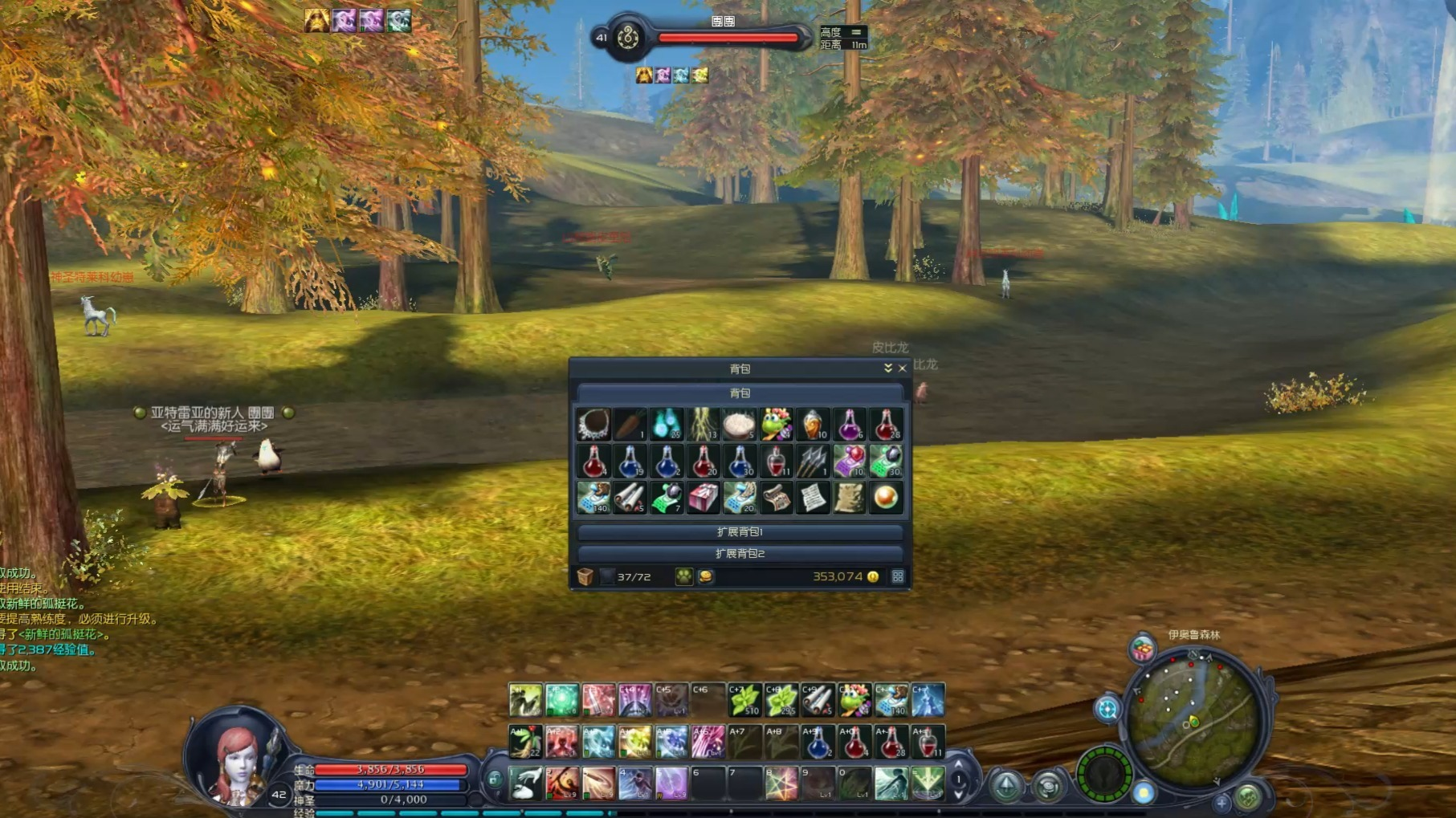Activate the pentagram skill on the hotbar
This screenshot has height=818, width=1456.
(x=781, y=783)
